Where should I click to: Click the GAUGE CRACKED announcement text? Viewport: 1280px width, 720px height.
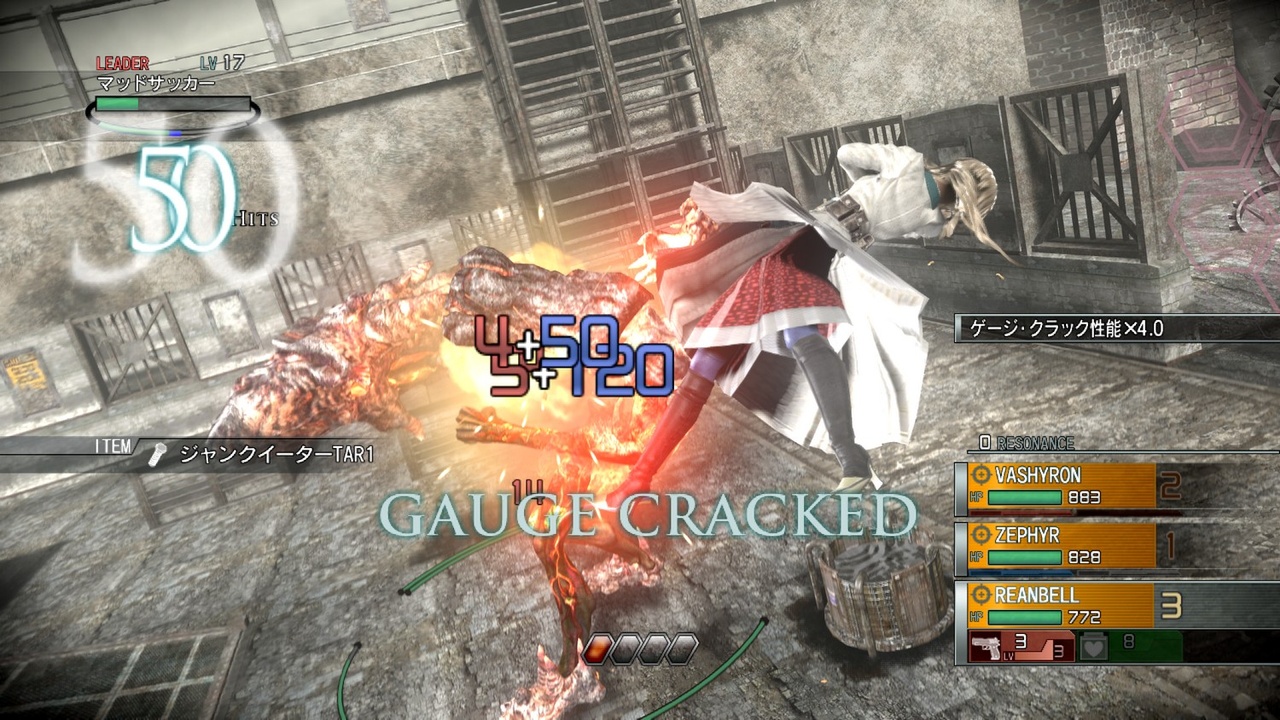(x=650, y=512)
